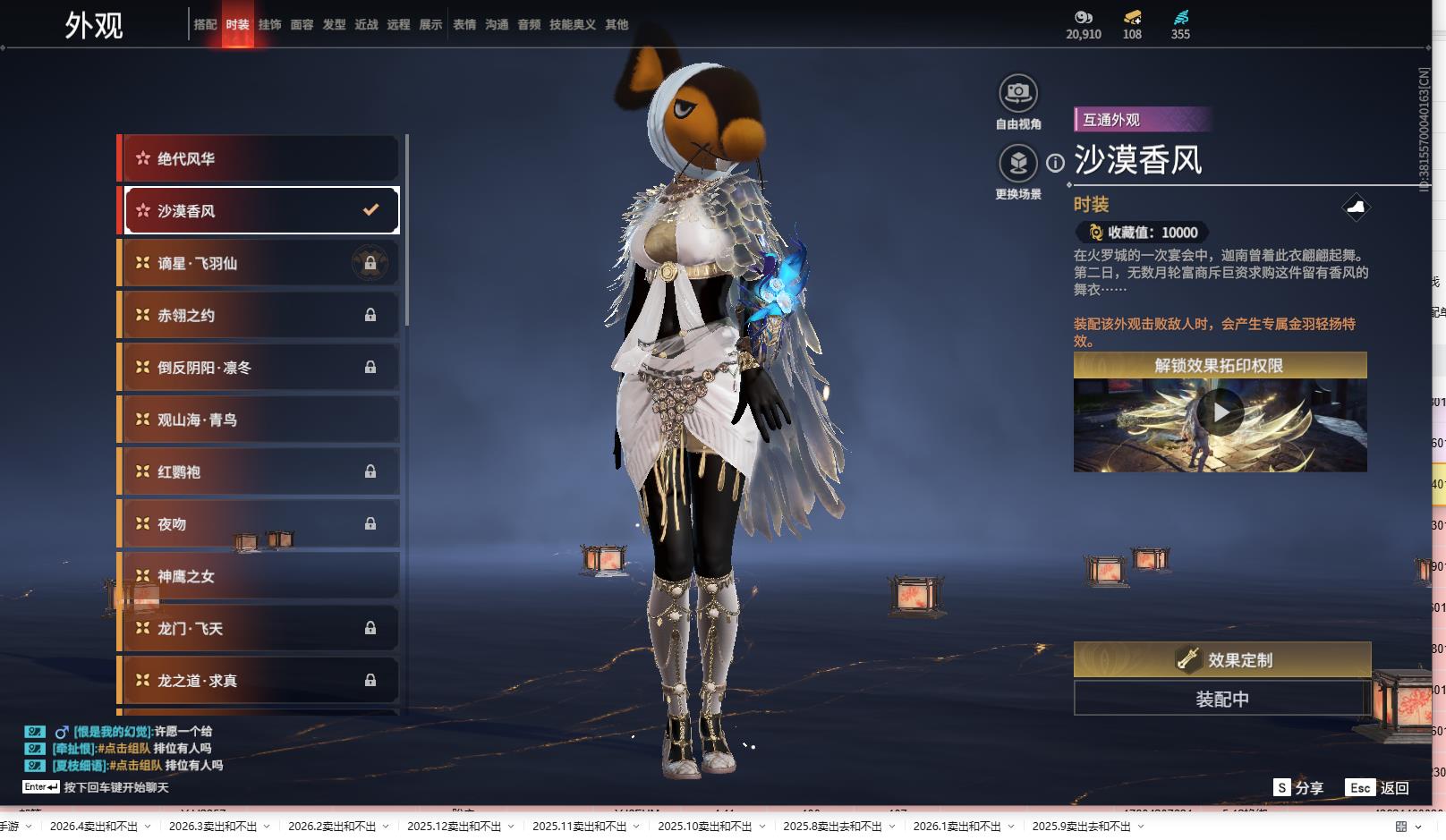Pick the 赤翎之约 outfit
Viewport: 1446px width, 840px height.
pos(259,315)
